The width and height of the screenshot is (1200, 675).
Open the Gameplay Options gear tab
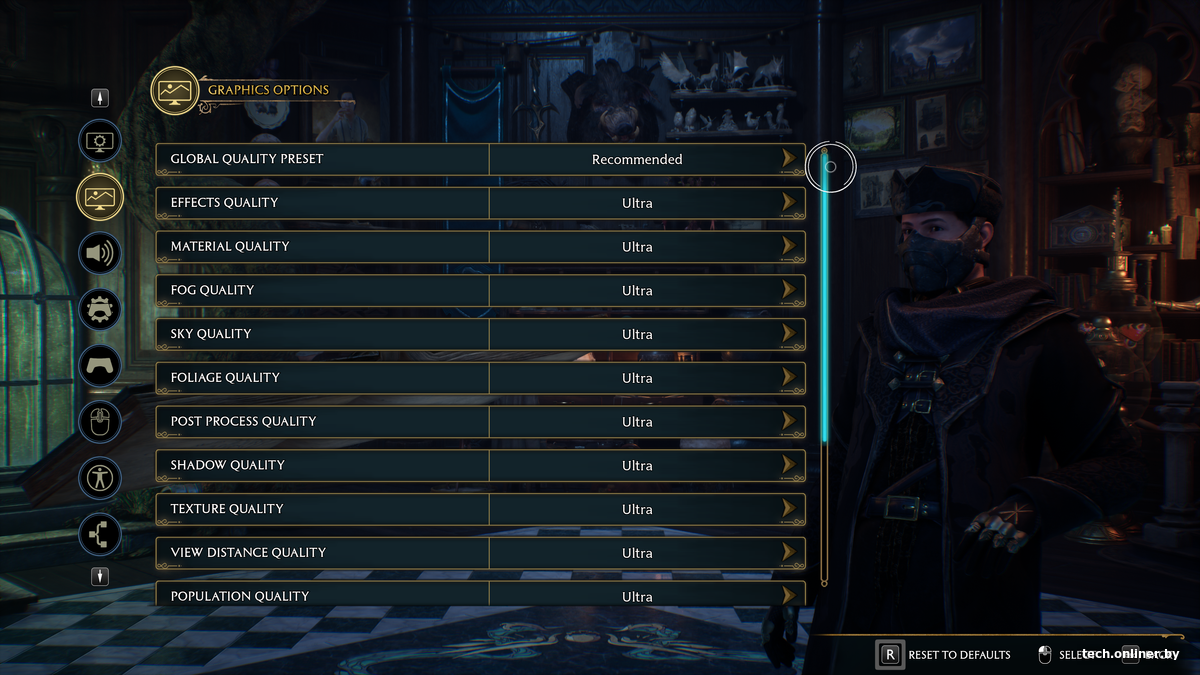point(100,309)
